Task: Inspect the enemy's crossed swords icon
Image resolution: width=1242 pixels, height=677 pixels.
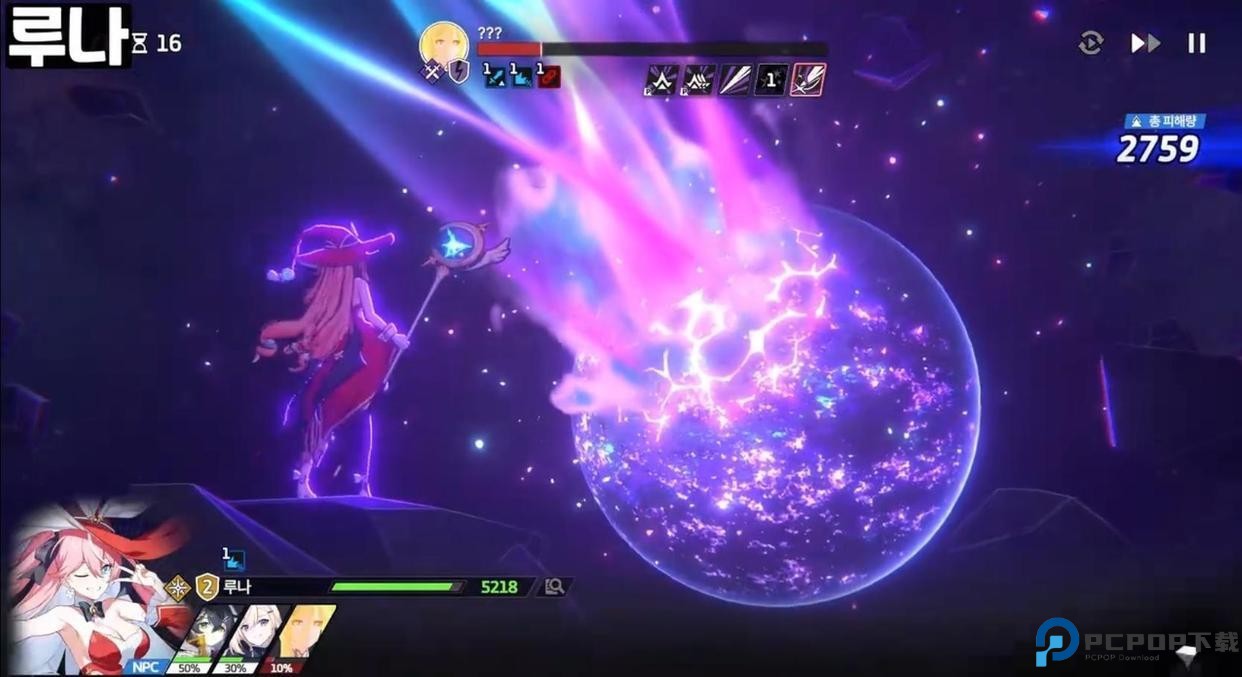Action: tap(432, 73)
